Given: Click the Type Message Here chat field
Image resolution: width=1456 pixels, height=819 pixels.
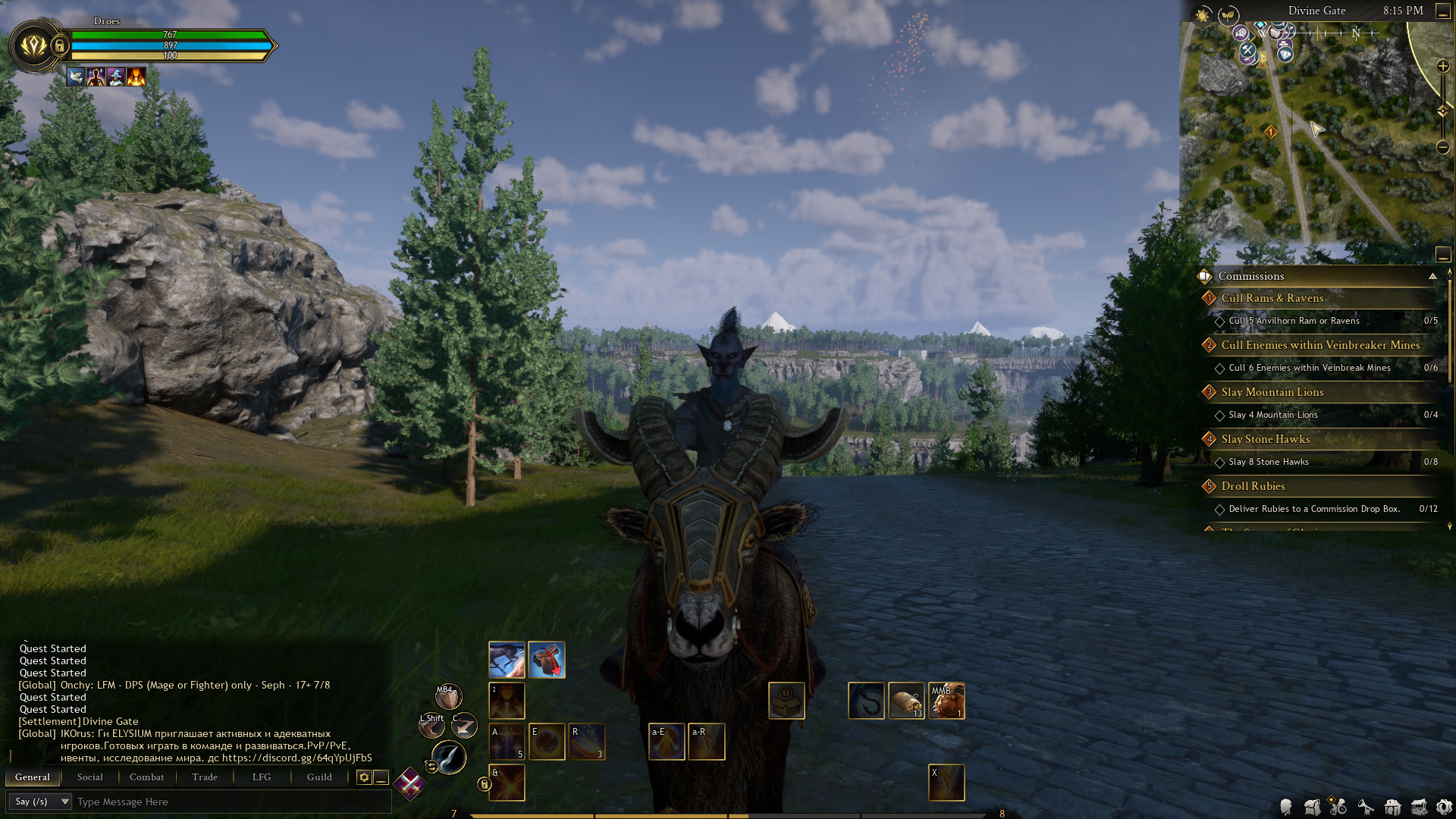Looking at the screenshot, I should point(227,802).
